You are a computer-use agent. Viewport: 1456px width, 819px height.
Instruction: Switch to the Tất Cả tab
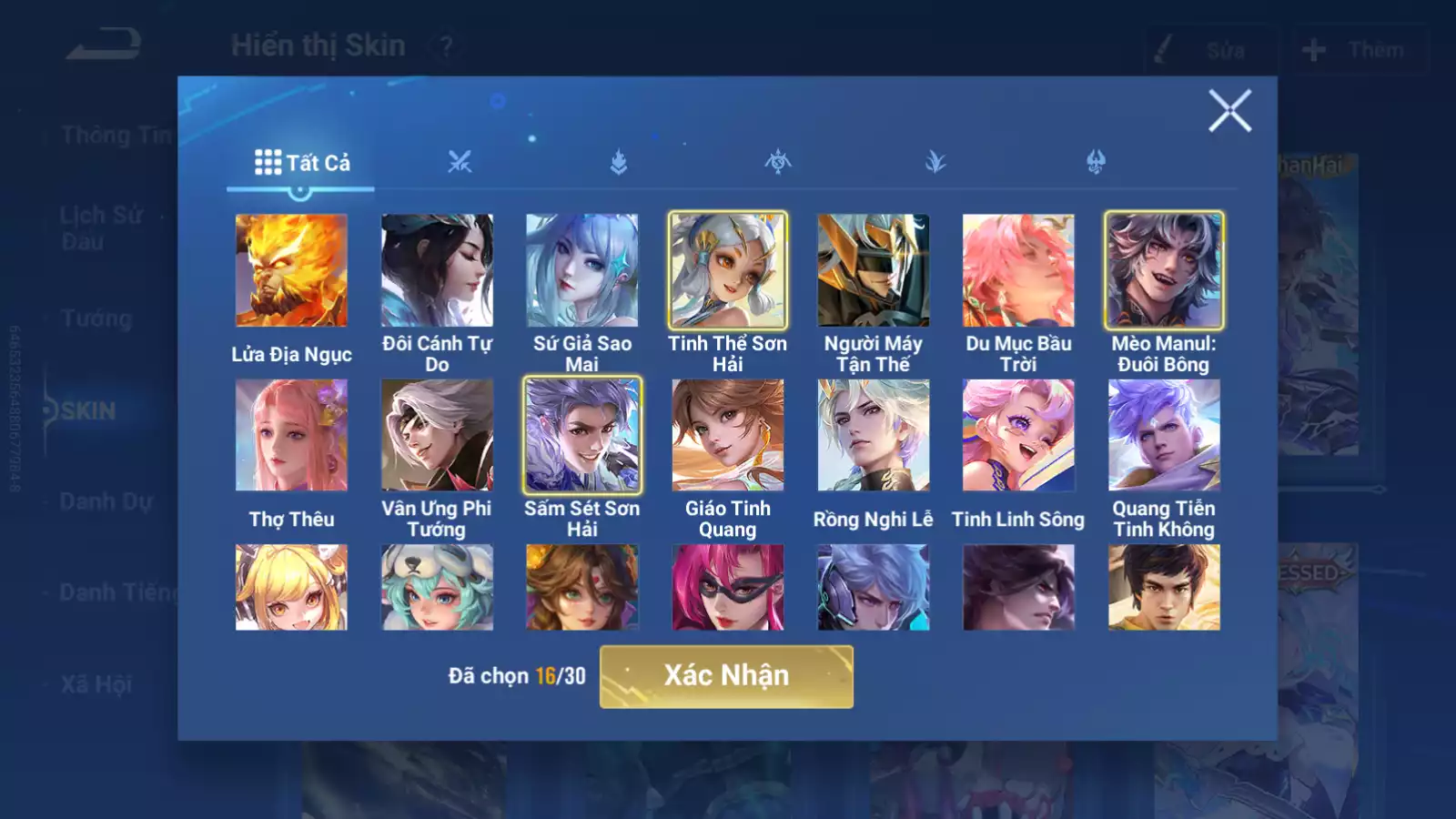coord(301,163)
